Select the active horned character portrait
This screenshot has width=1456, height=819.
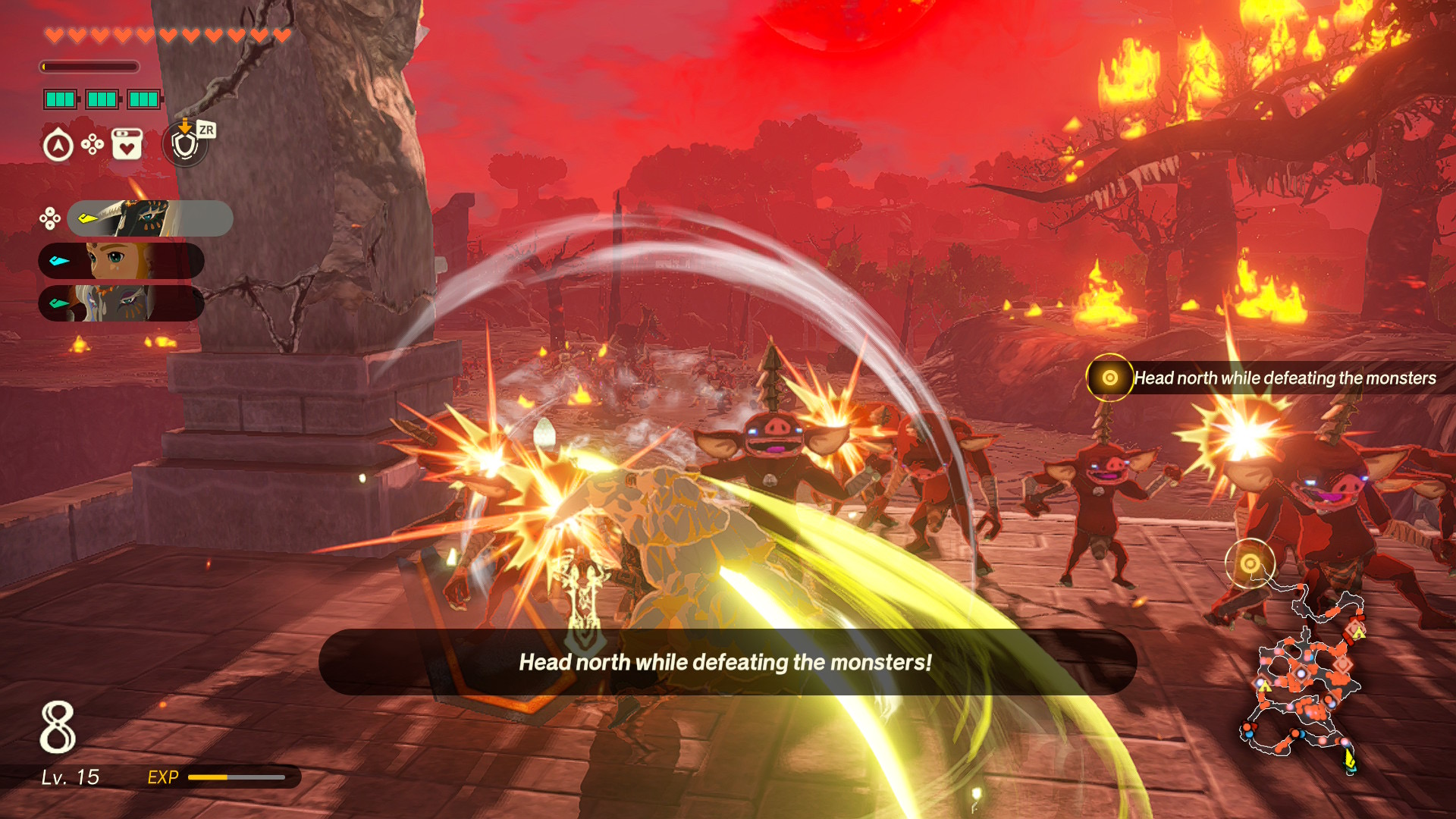[x=149, y=218]
